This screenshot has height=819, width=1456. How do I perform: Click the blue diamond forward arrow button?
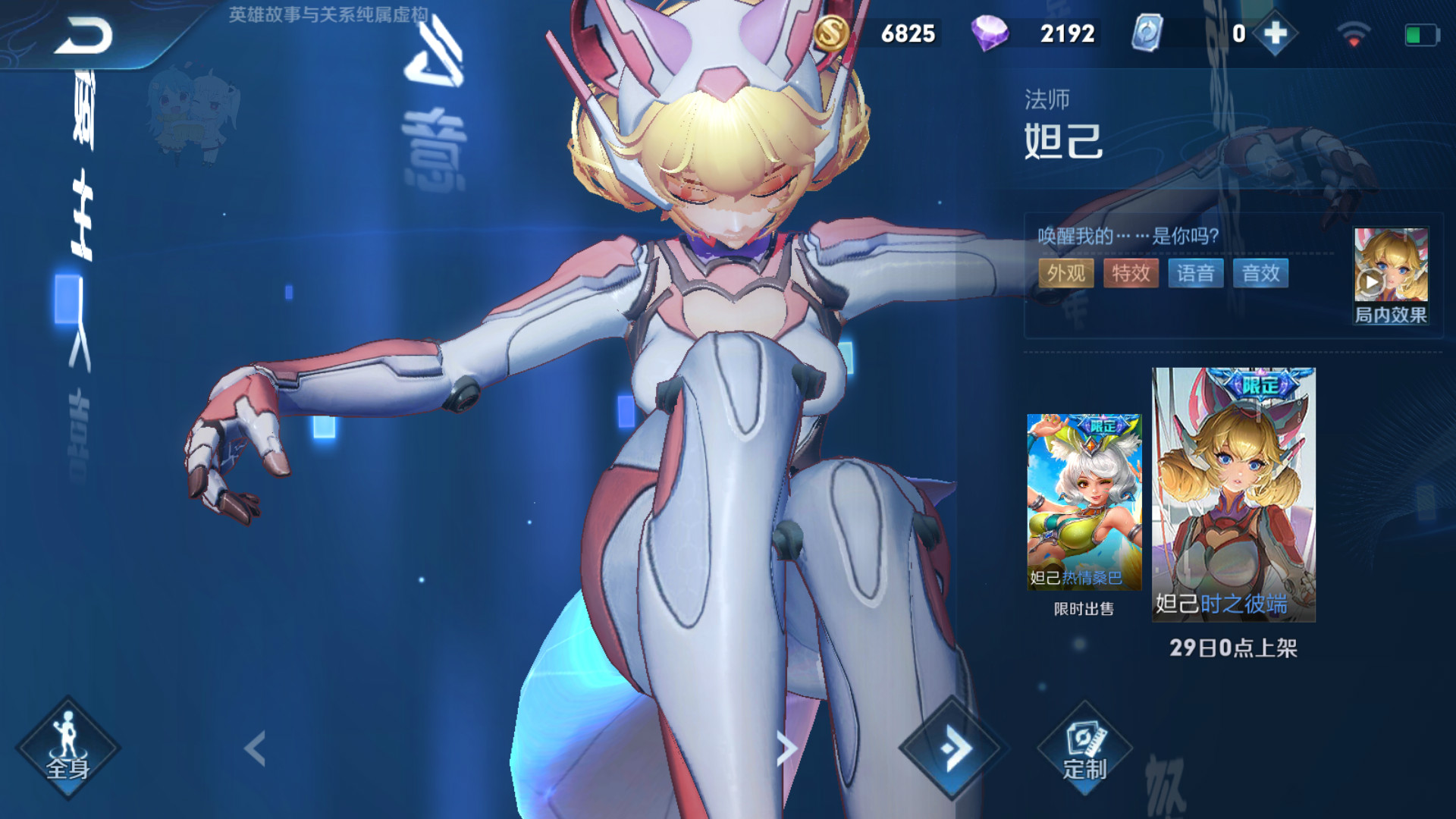click(953, 748)
